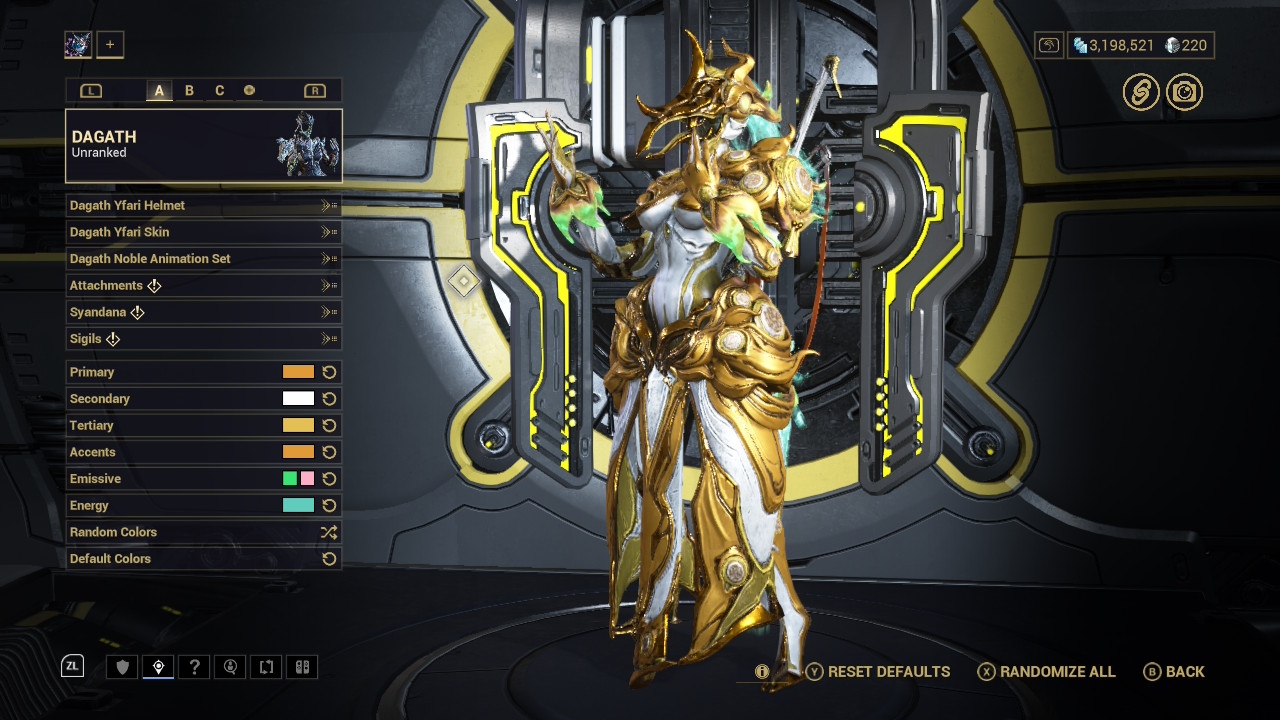Screen dimensions: 1280x720
Task: Restore Default Colors
Action: click(x=203, y=559)
